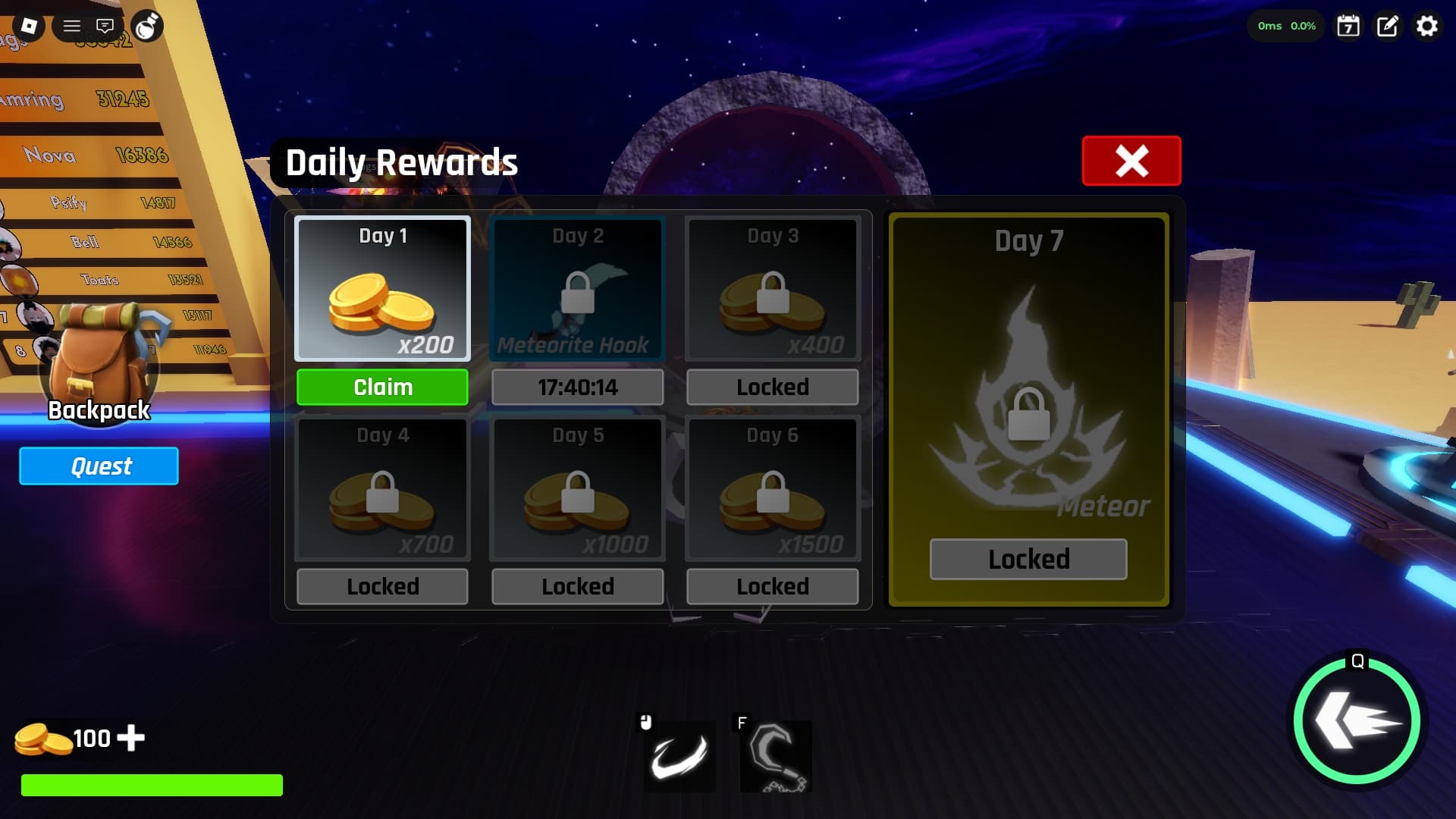Select the mouse-bound slash ability icon
Screen dimensions: 1456x819
679,756
